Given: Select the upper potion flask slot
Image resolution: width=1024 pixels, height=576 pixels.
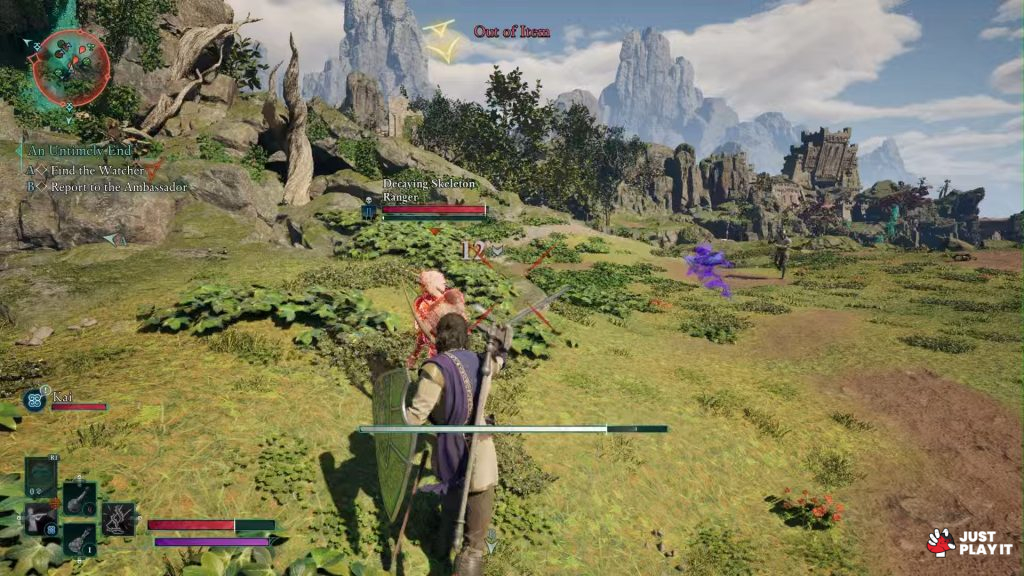Looking at the screenshot, I should point(79,498).
